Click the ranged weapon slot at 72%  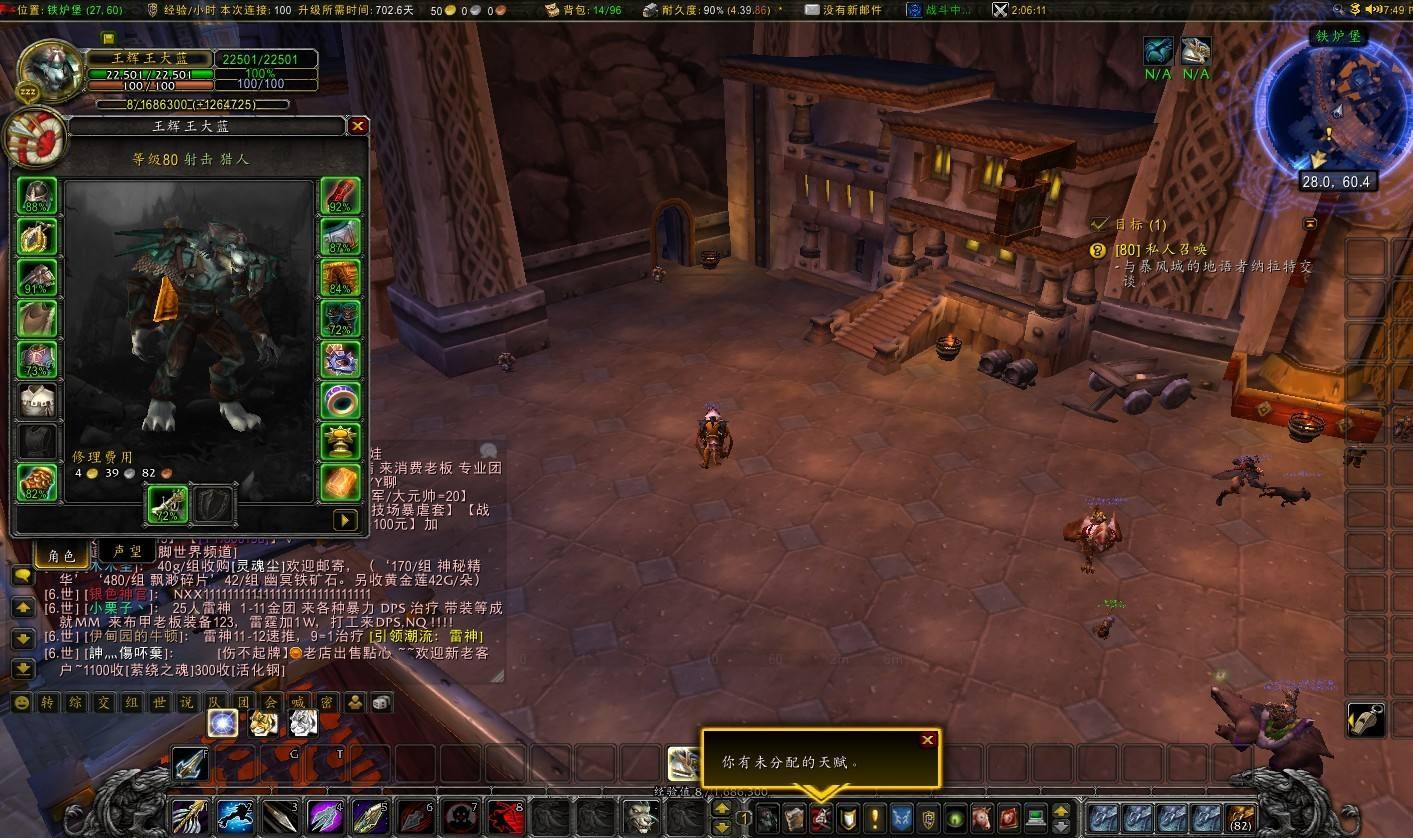point(168,505)
